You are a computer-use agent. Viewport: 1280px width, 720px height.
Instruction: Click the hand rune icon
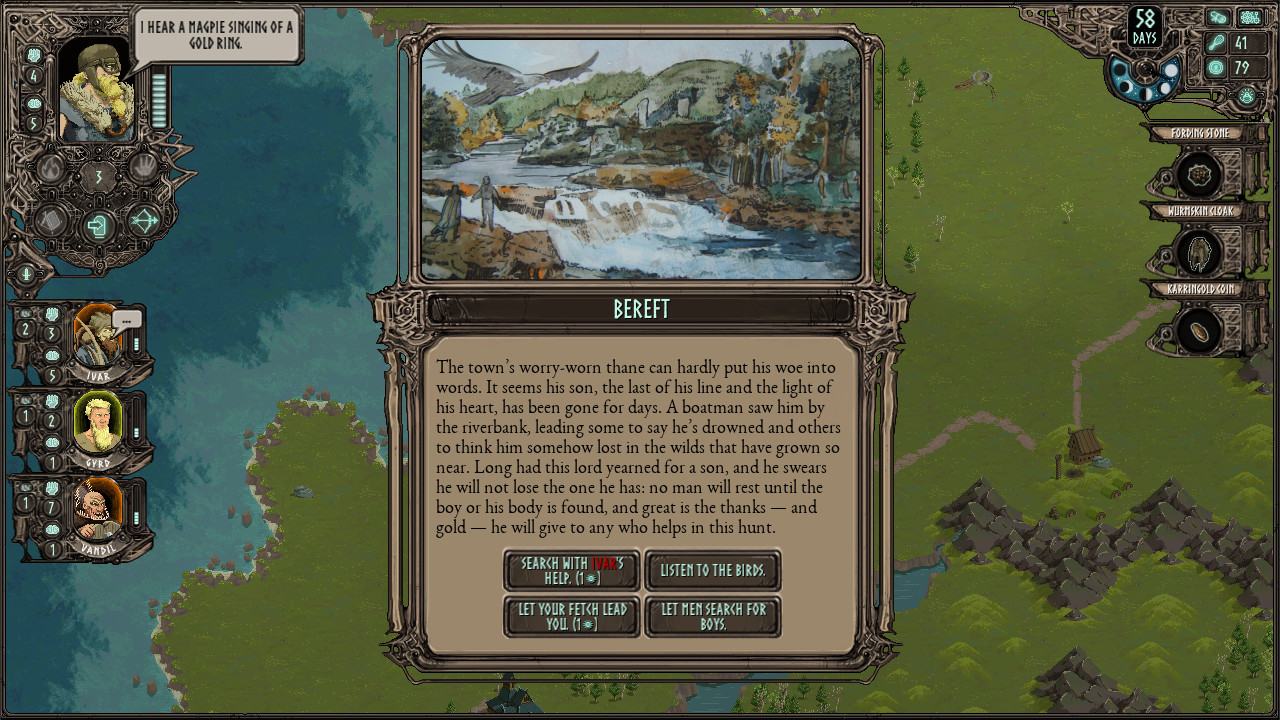click(x=144, y=167)
